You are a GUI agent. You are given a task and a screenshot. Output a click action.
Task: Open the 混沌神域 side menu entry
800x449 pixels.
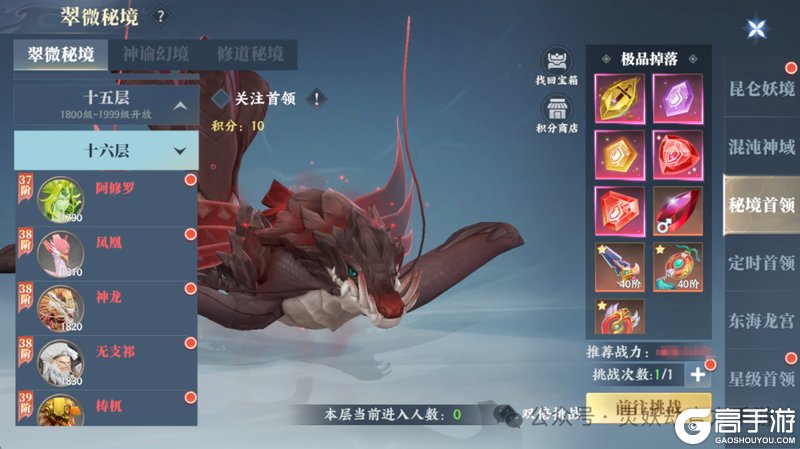761,147
